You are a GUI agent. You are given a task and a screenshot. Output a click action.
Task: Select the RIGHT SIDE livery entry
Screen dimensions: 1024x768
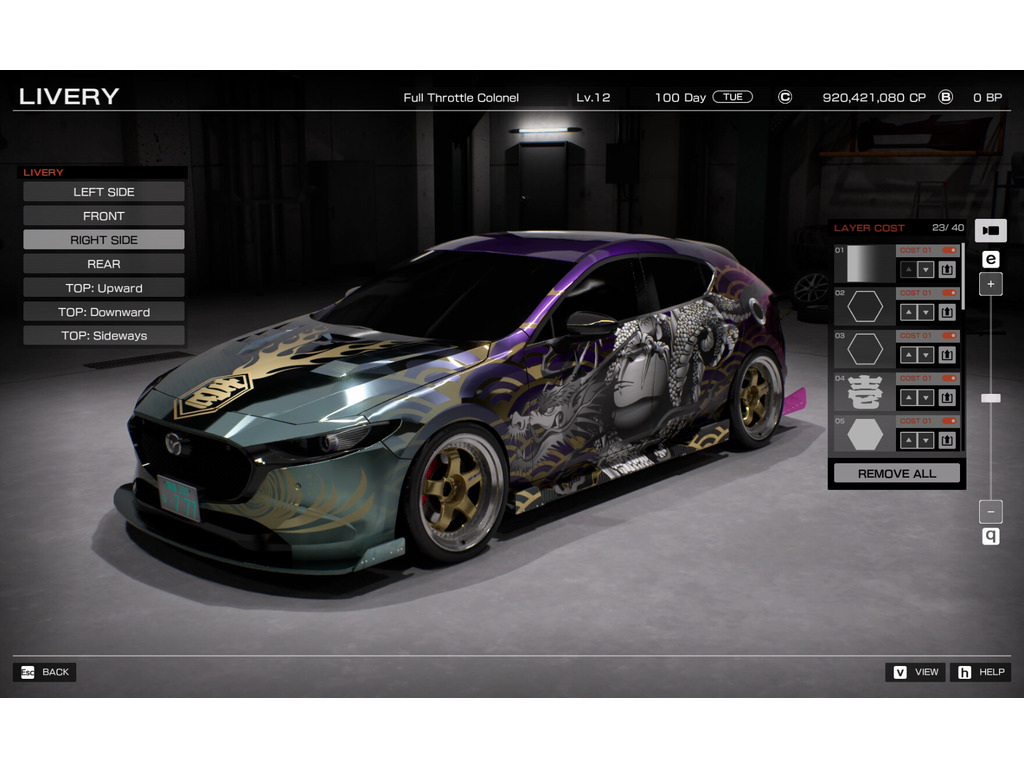104,240
